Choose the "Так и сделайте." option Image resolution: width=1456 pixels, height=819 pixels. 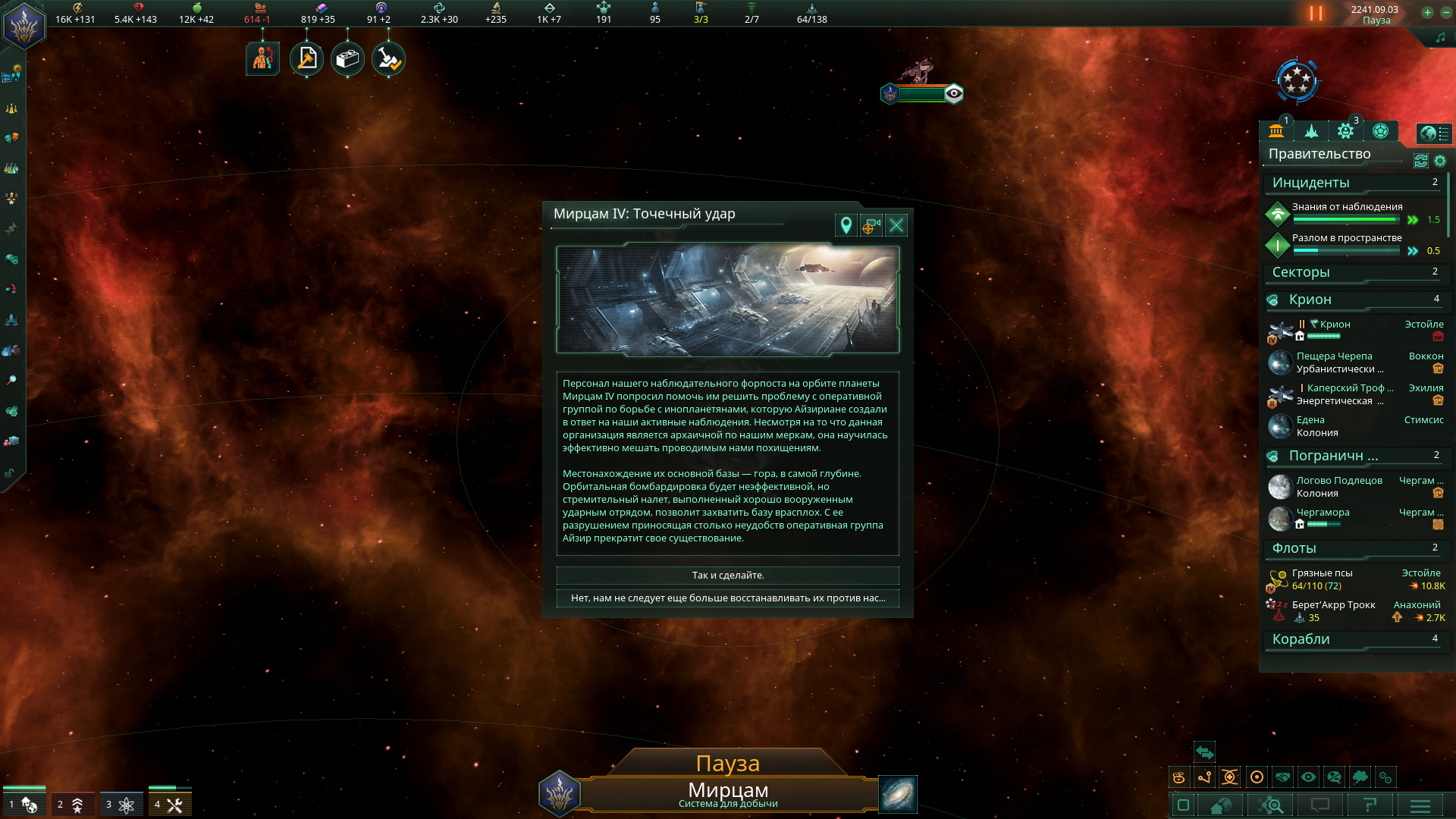coord(727,576)
